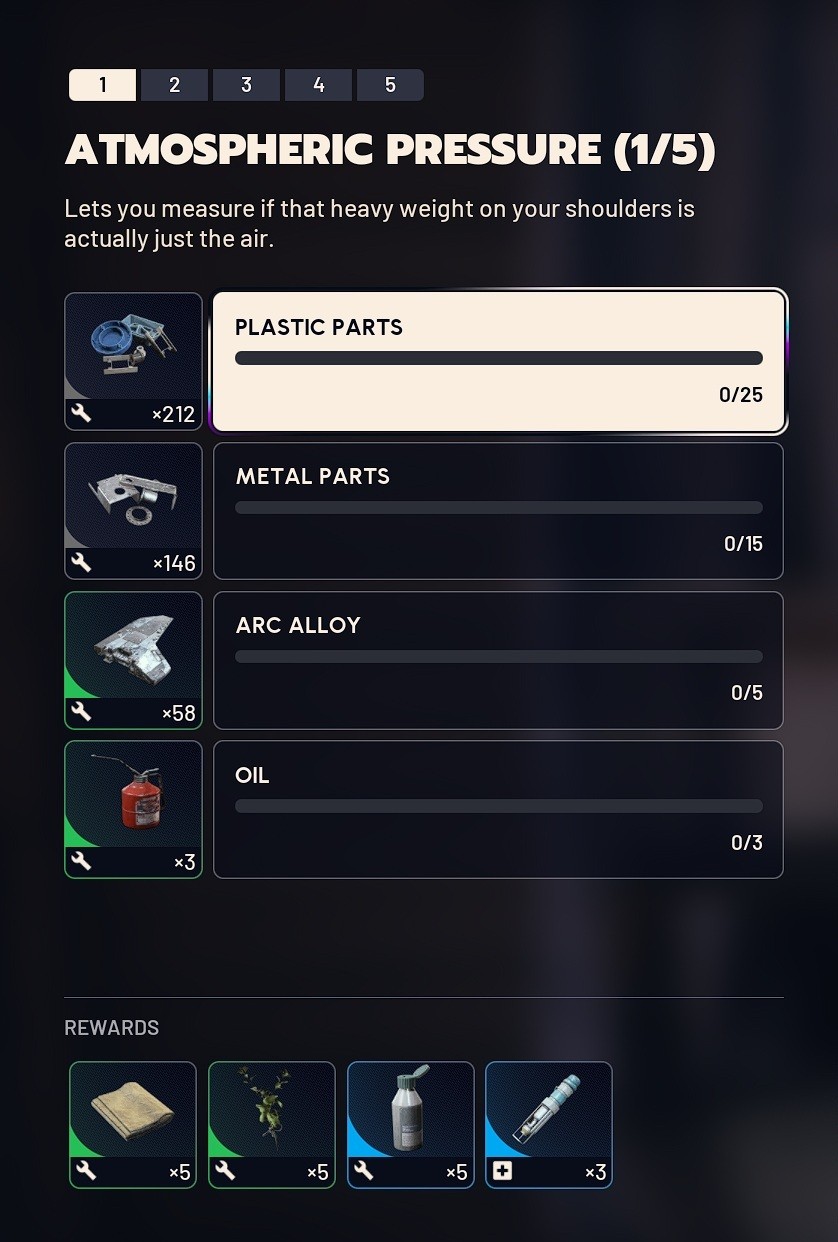Select the ARC Alloy requirement row
The height and width of the screenshot is (1242, 838).
pos(498,660)
